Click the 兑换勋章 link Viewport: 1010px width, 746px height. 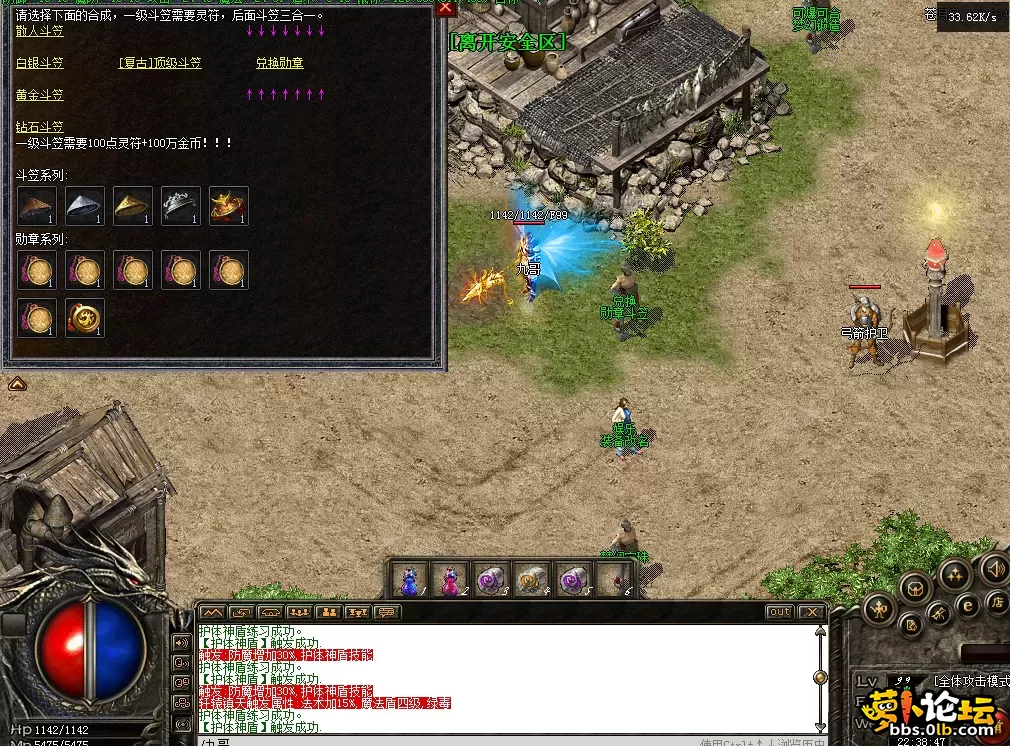[279, 63]
